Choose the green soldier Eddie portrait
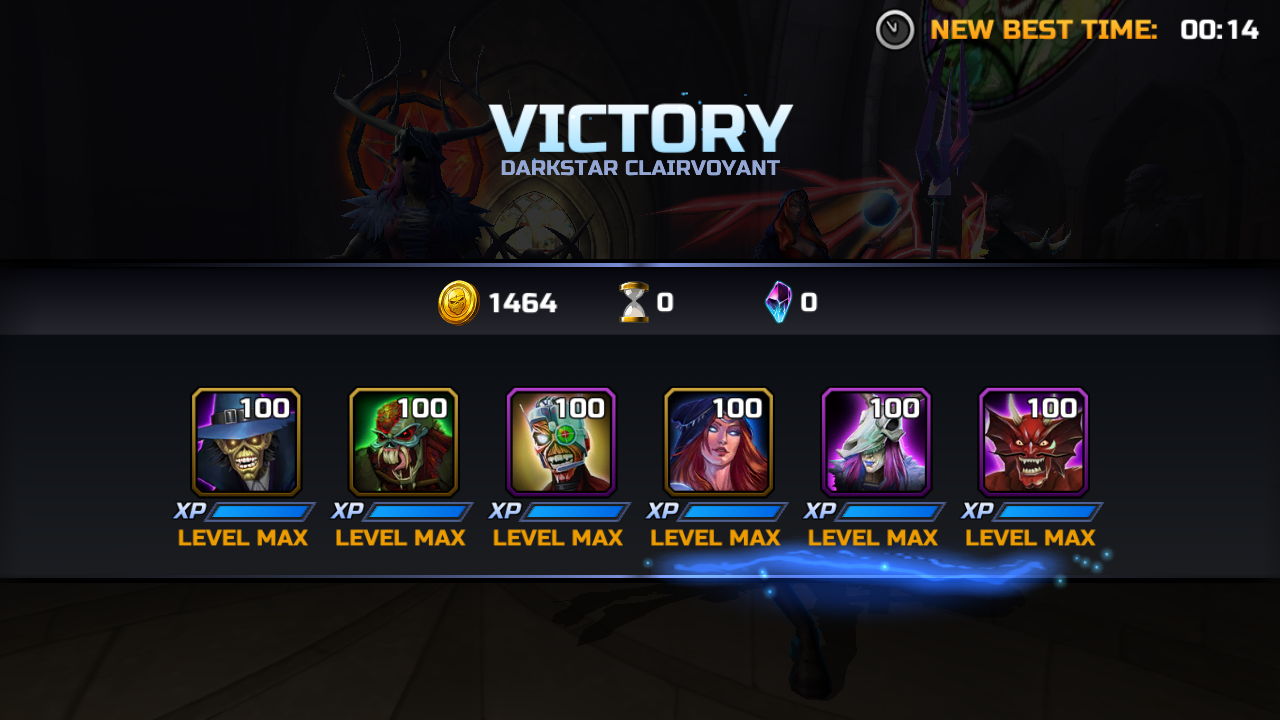 [x=403, y=442]
